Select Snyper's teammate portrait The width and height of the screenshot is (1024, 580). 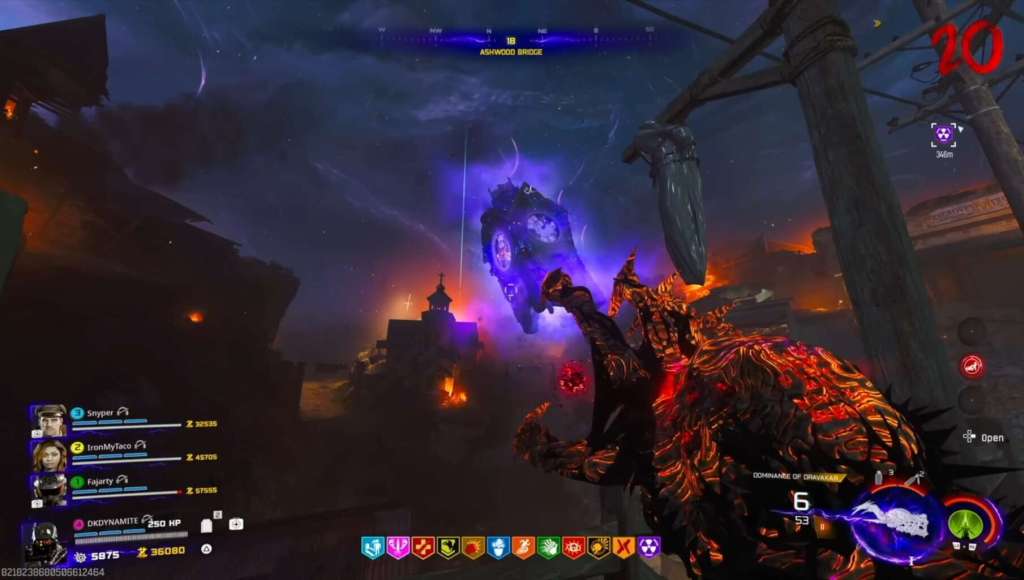click(51, 420)
